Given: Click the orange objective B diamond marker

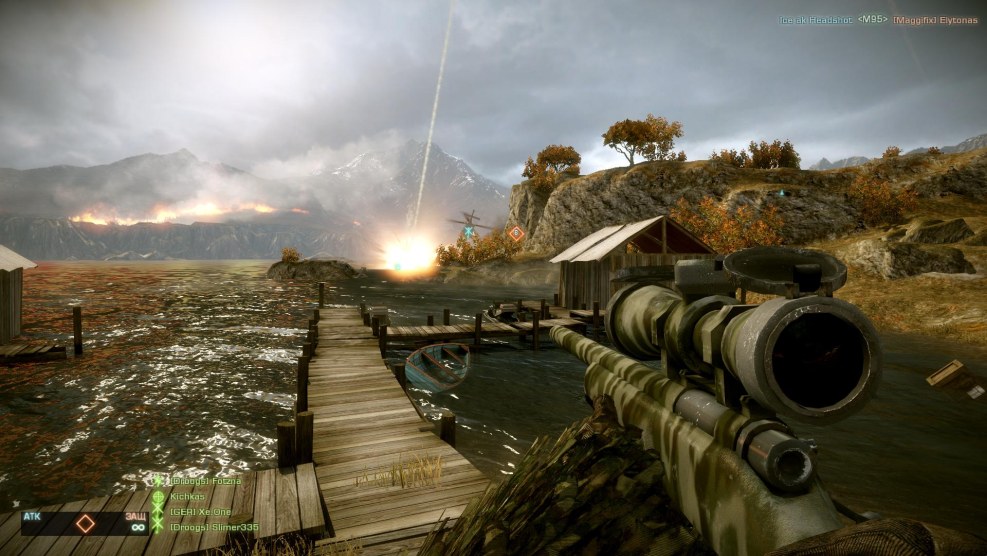Looking at the screenshot, I should pos(516,233).
